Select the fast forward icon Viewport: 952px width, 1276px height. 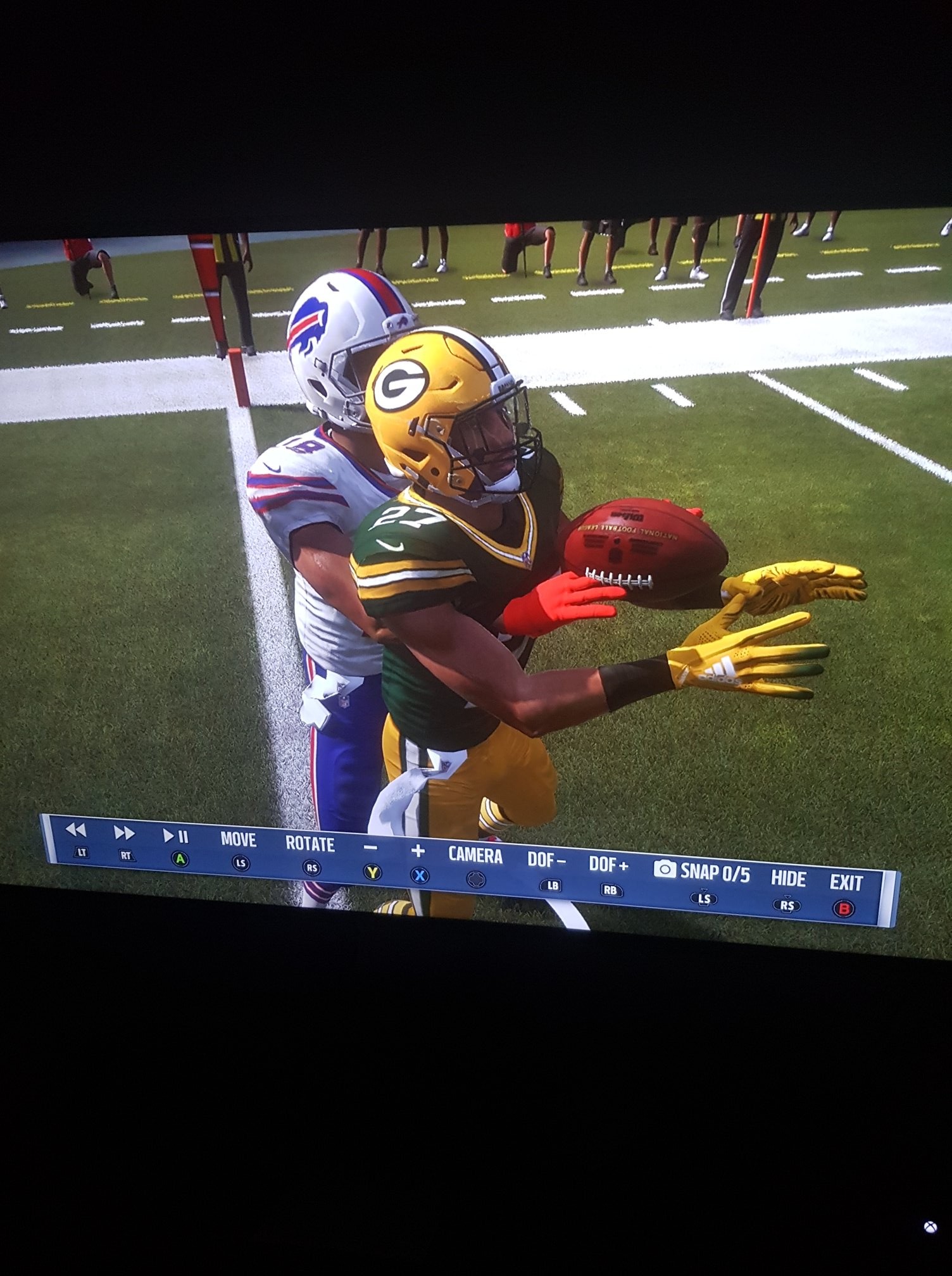[x=124, y=834]
